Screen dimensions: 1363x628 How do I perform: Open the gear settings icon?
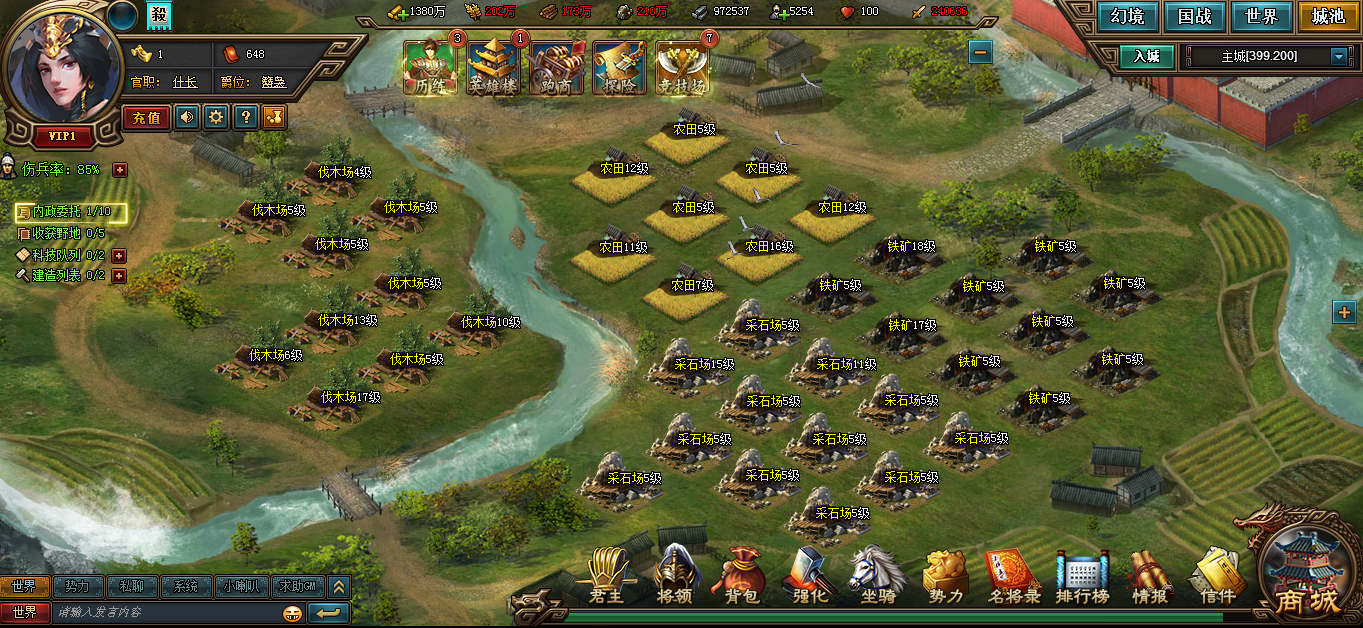click(216, 118)
